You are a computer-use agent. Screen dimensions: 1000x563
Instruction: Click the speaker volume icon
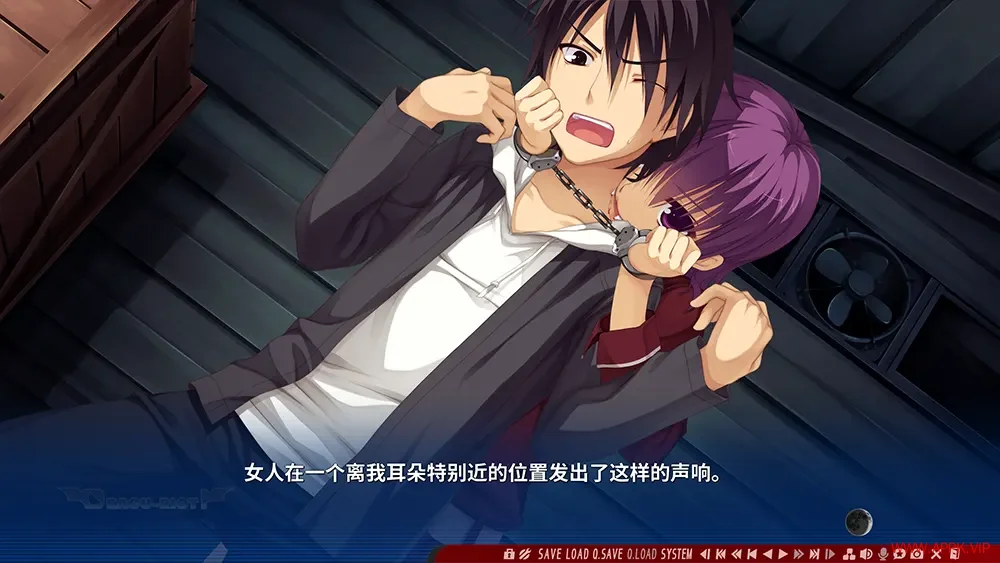866,554
